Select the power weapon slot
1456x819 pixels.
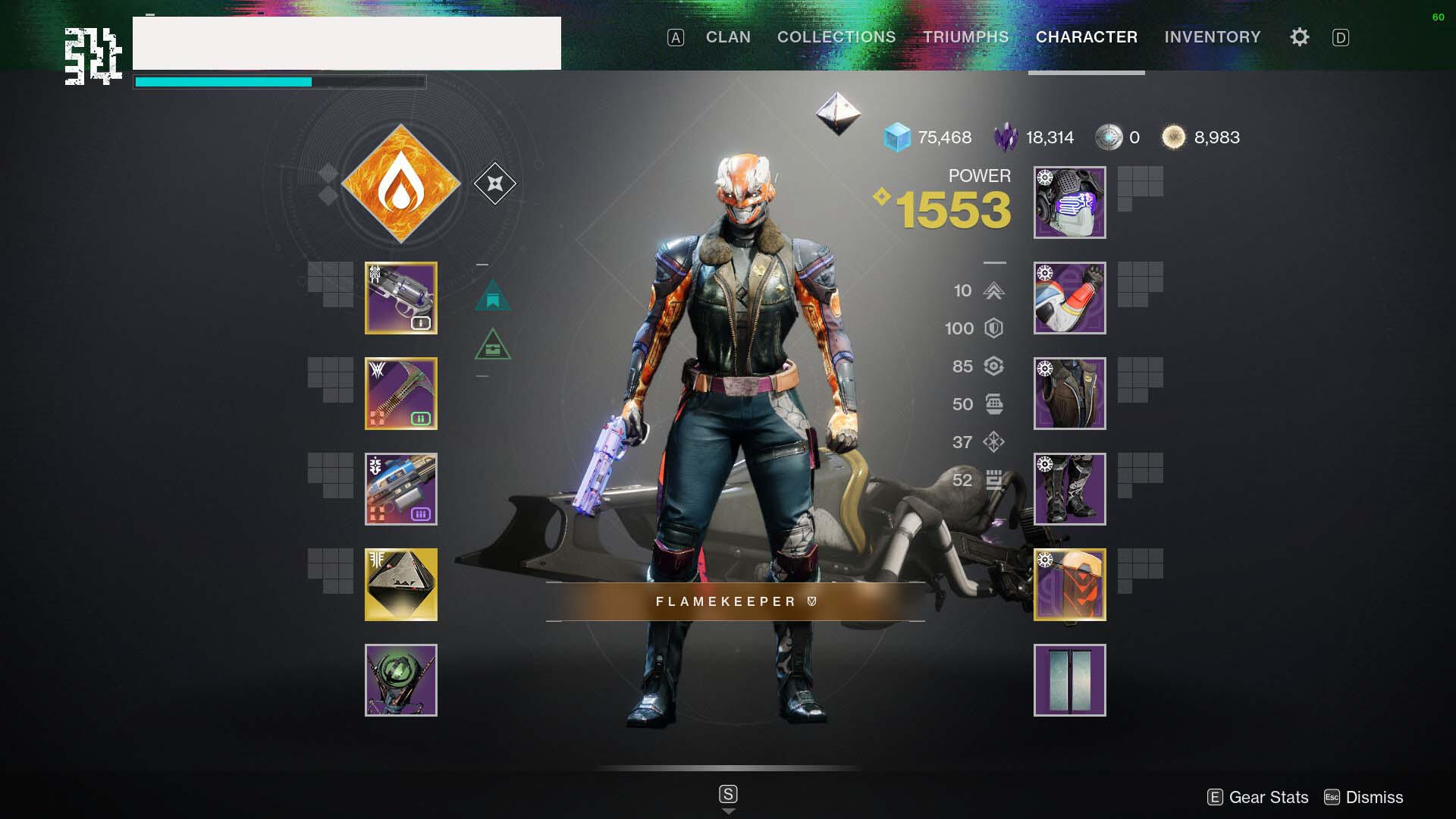pos(401,489)
